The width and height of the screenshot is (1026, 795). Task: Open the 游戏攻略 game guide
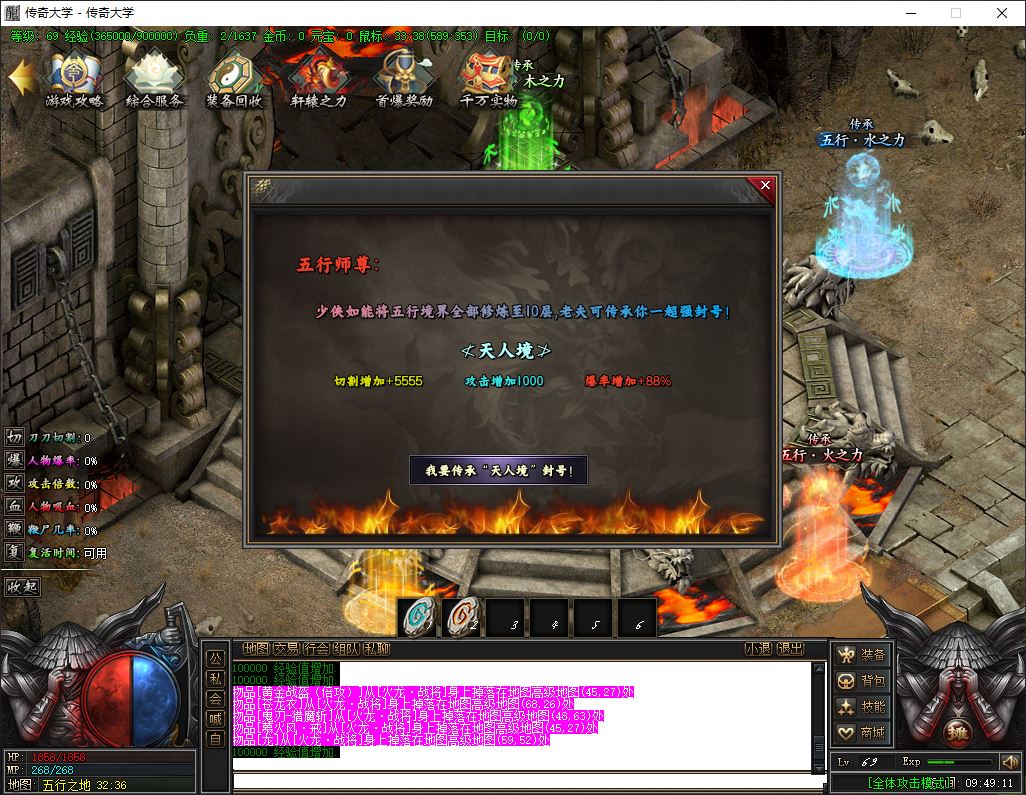pyautogui.click(x=74, y=79)
